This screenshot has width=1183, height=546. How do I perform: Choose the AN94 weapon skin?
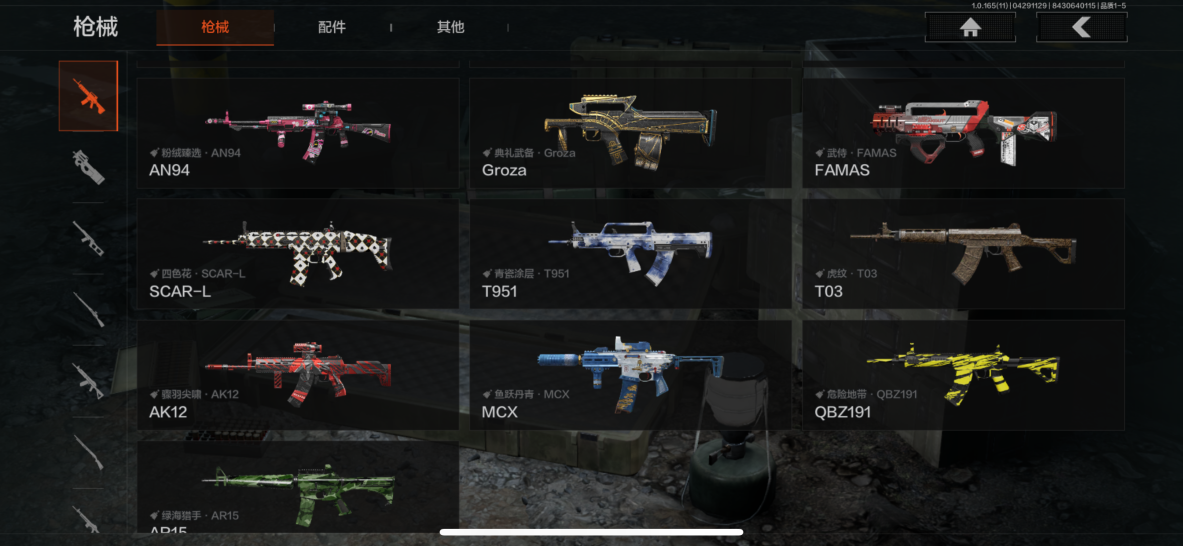tap(298, 133)
